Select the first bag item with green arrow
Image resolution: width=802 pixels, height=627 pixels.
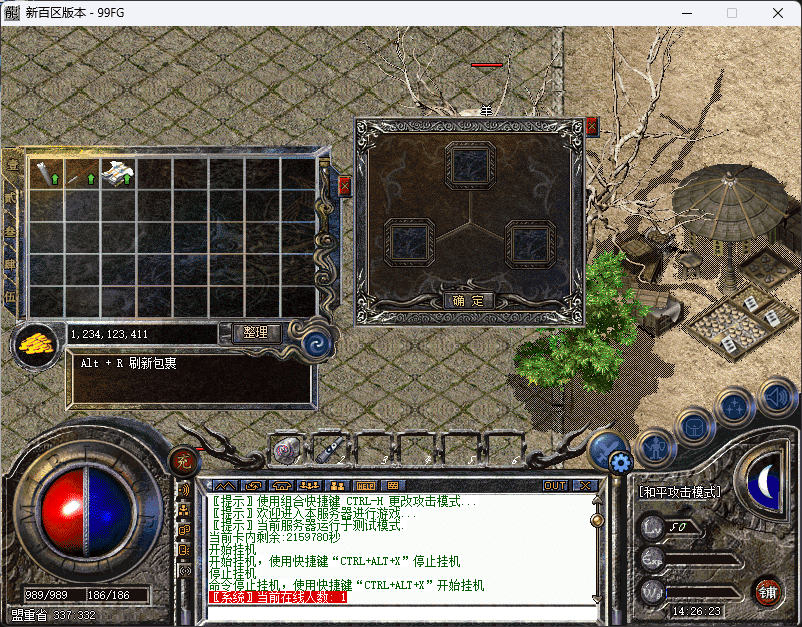[x=45, y=173]
